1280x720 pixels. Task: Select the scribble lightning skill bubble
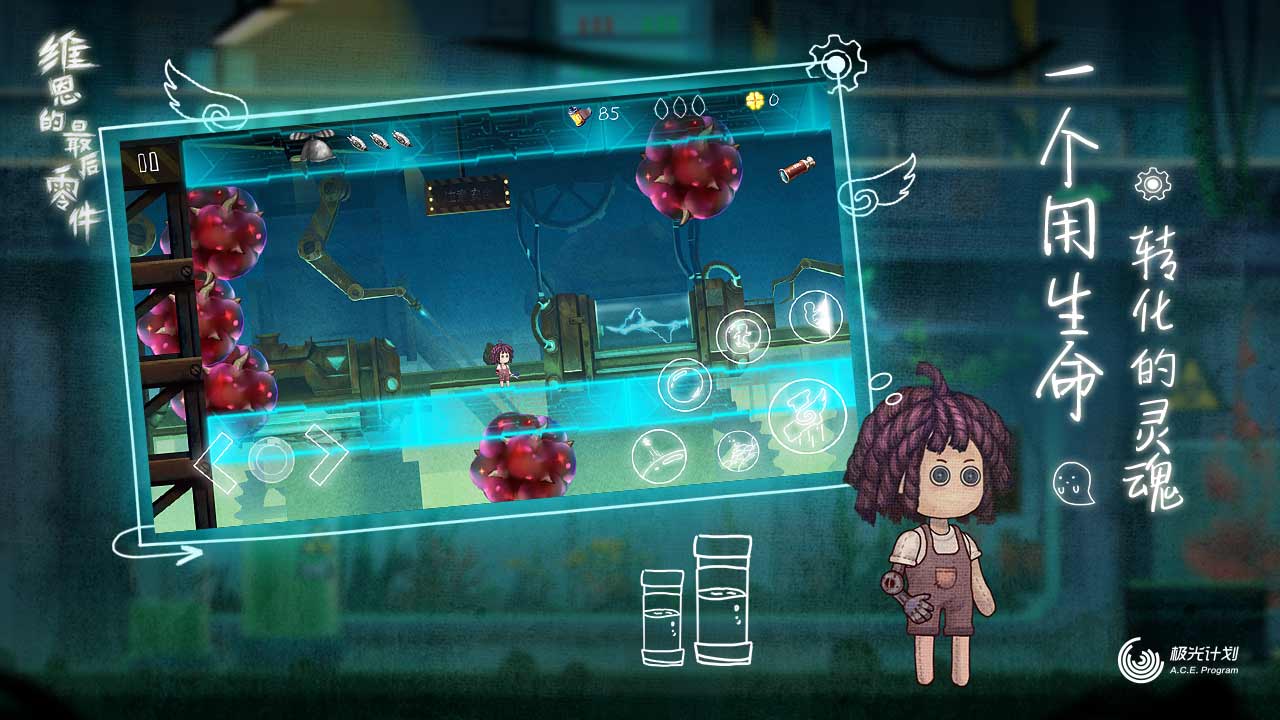click(737, 450)
